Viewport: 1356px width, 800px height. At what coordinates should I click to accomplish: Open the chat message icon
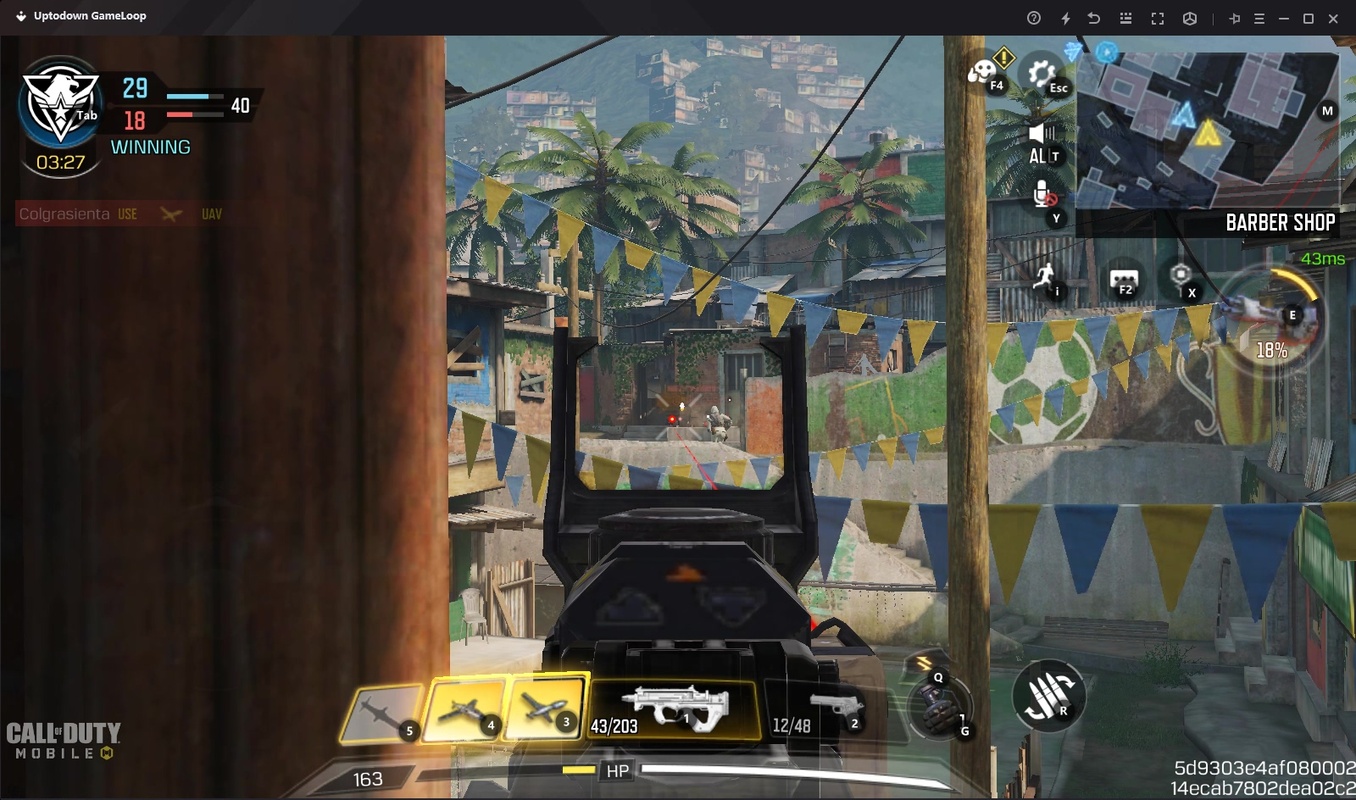(1124, 279)
